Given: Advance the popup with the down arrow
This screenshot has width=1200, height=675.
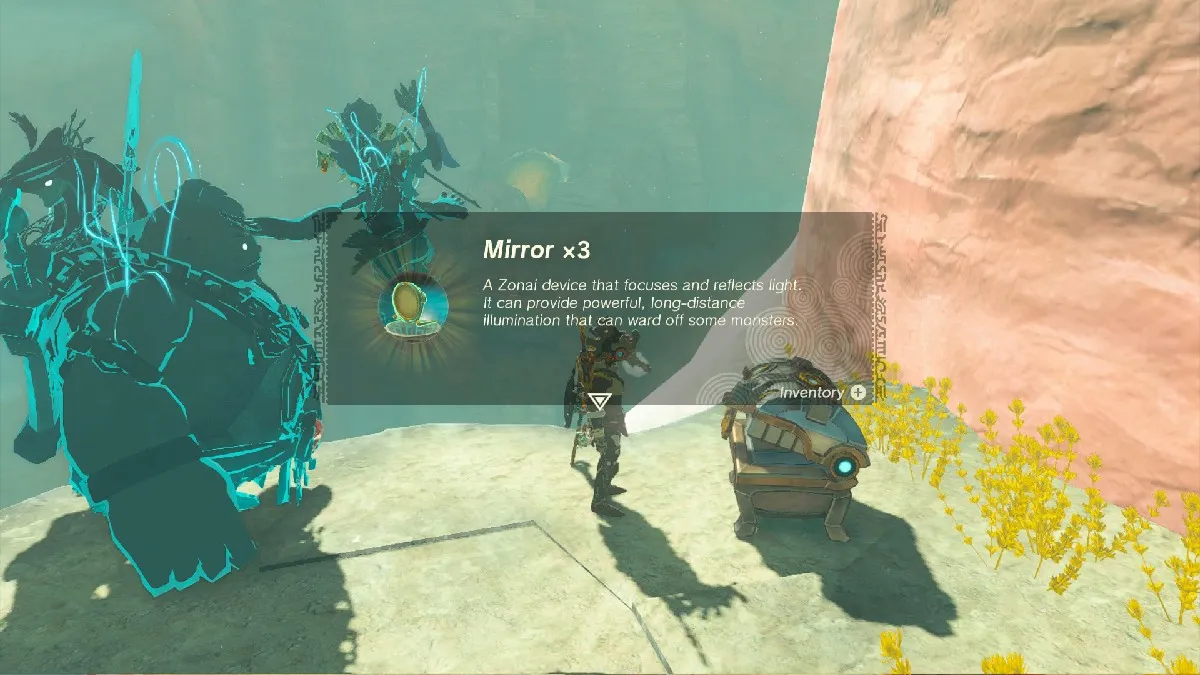Looking at the screenshot, I should (599, 401).
